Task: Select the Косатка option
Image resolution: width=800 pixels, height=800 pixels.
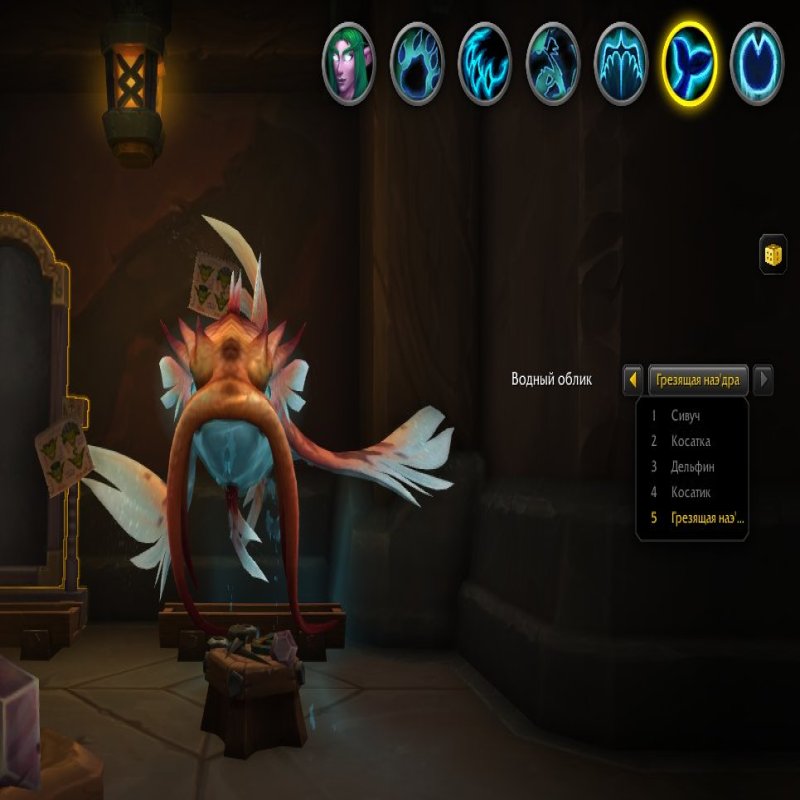Action: [x=692, y=441]
